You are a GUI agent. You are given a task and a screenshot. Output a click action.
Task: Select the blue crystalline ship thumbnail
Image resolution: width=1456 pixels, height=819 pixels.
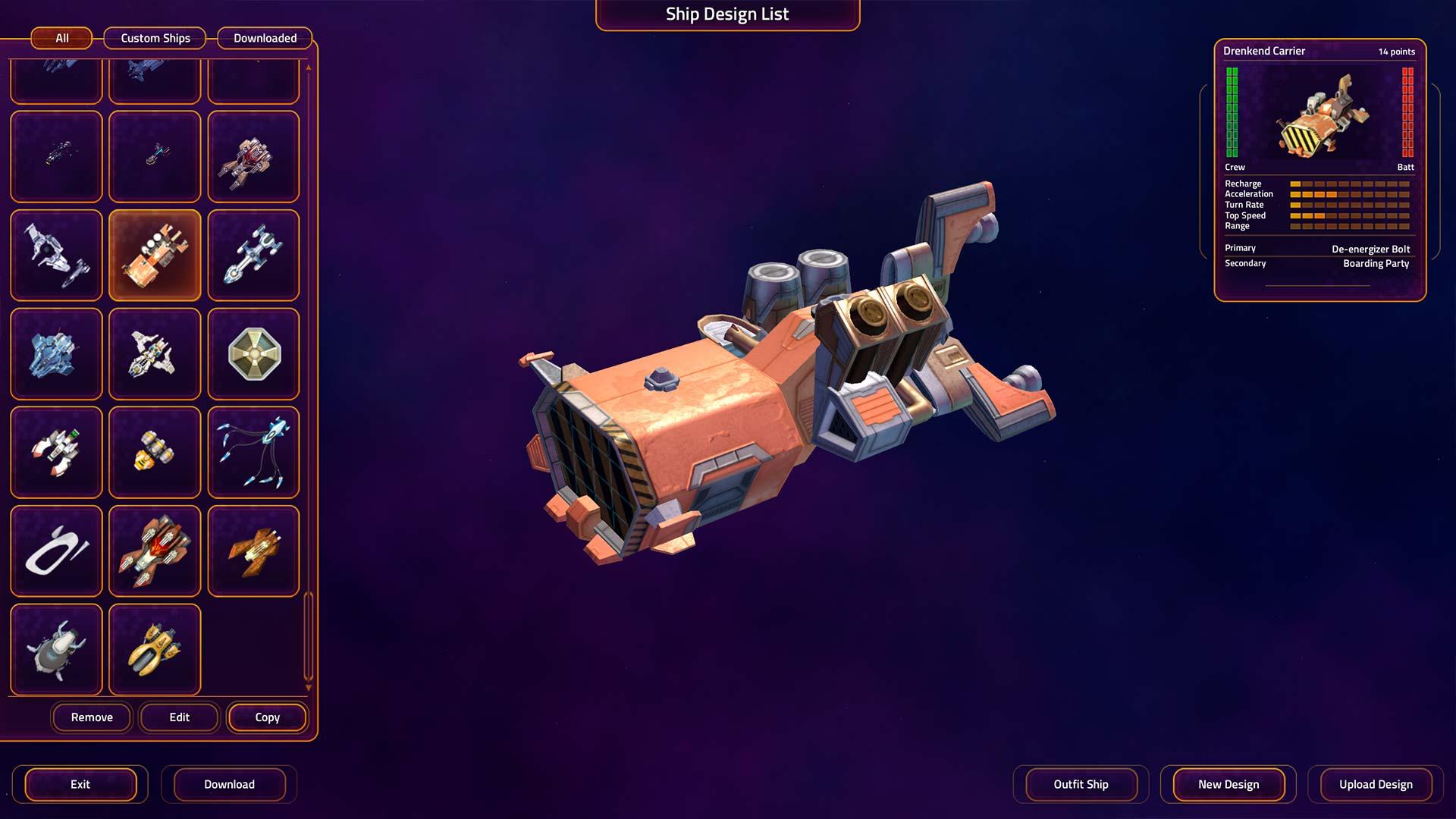[56, 354]
